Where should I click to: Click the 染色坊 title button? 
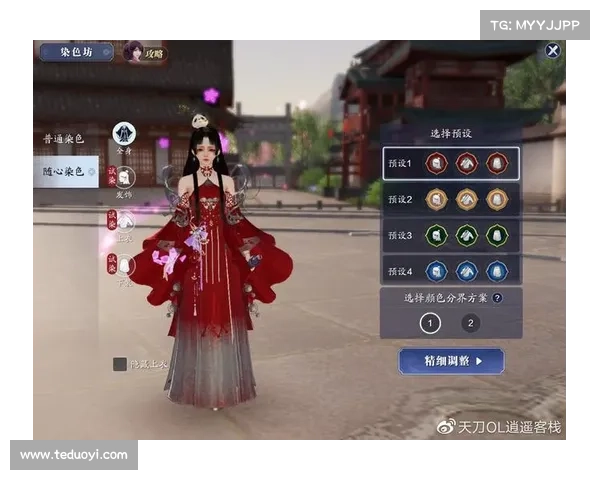[76, 52]
